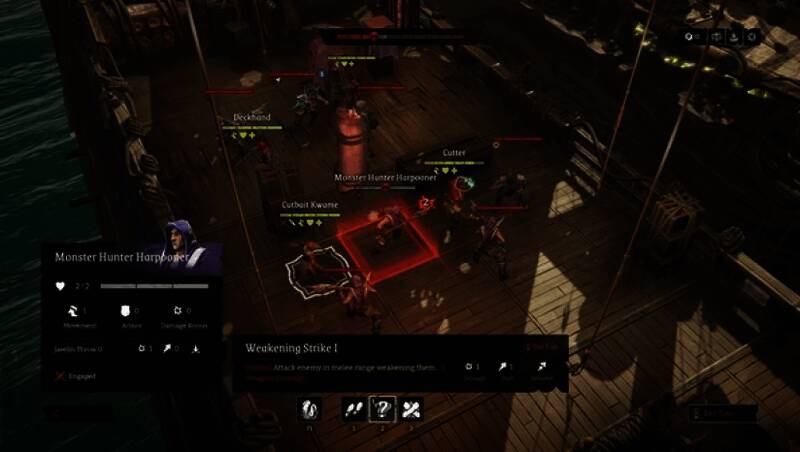
Task: Select the Cutboit Kwome unit nameplate
Action: point(309,205)
